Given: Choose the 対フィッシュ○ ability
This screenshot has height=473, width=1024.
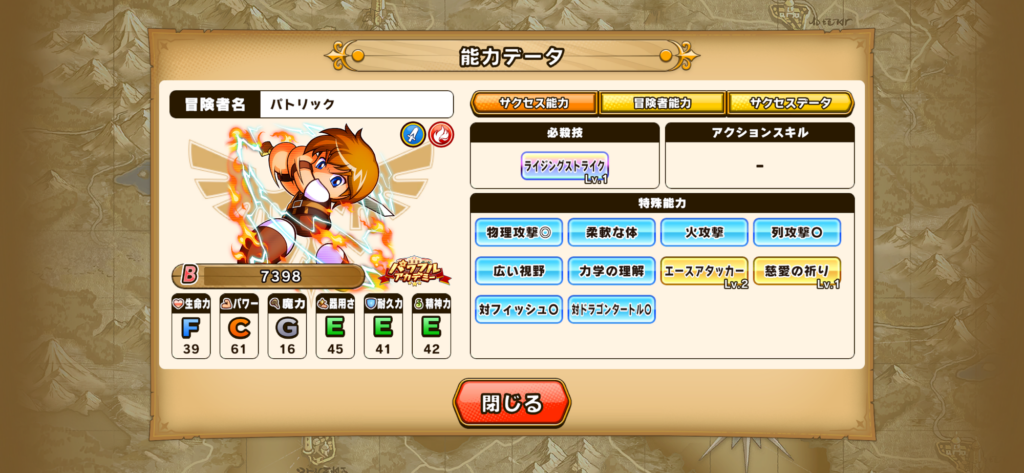Looking at the screenshot, I should click(x=519, y=309).
